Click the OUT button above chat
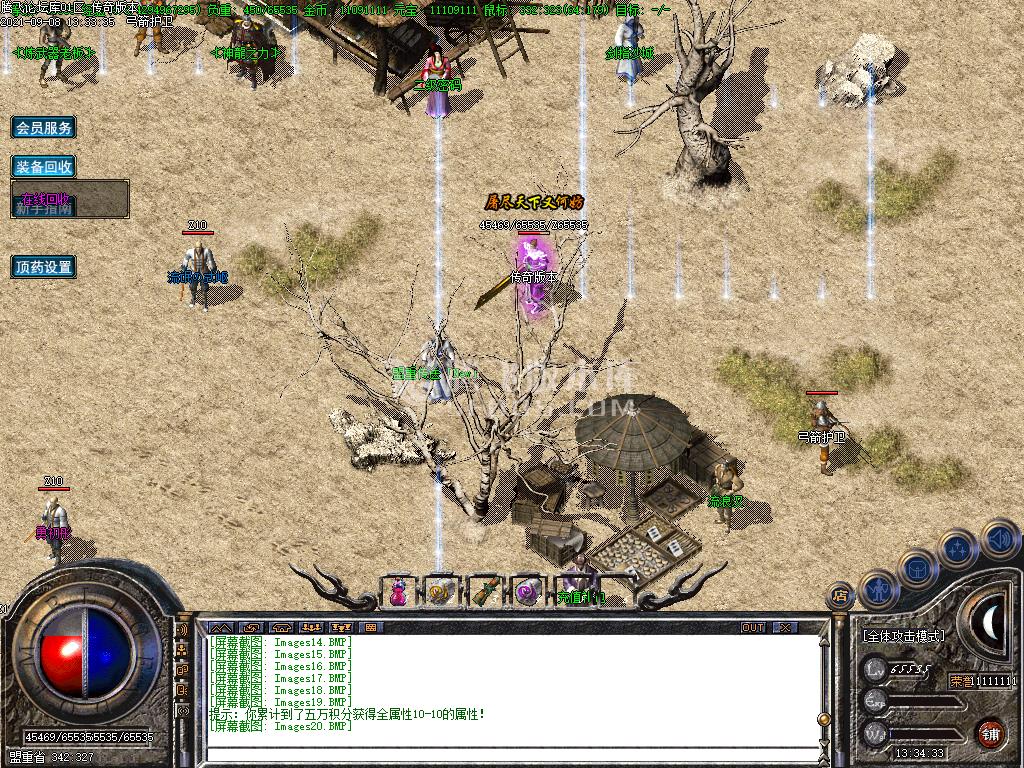This screenshot has width=1024, height=768. click(x=753, y=627)
